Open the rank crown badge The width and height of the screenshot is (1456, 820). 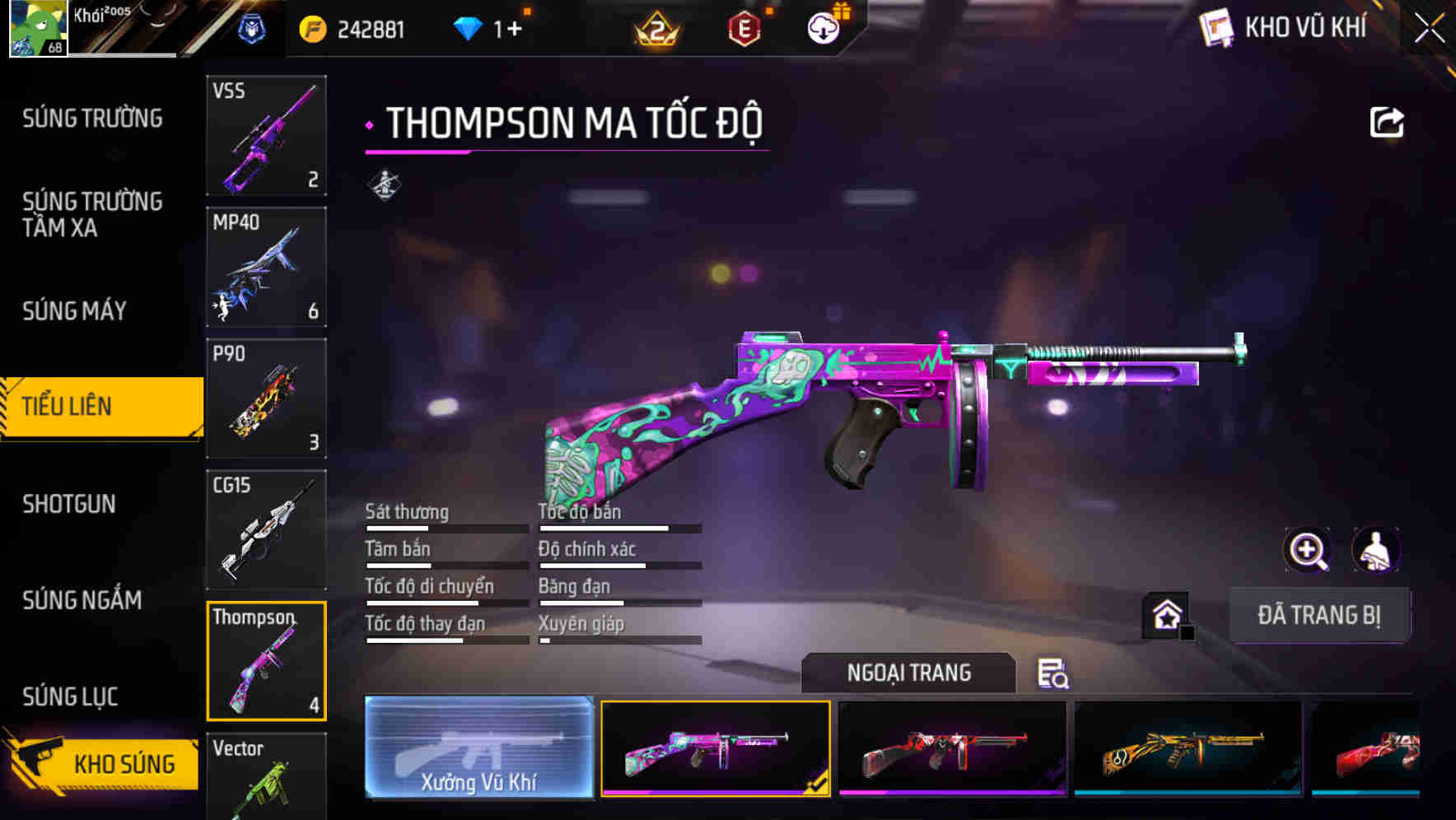tap(655, 29)
